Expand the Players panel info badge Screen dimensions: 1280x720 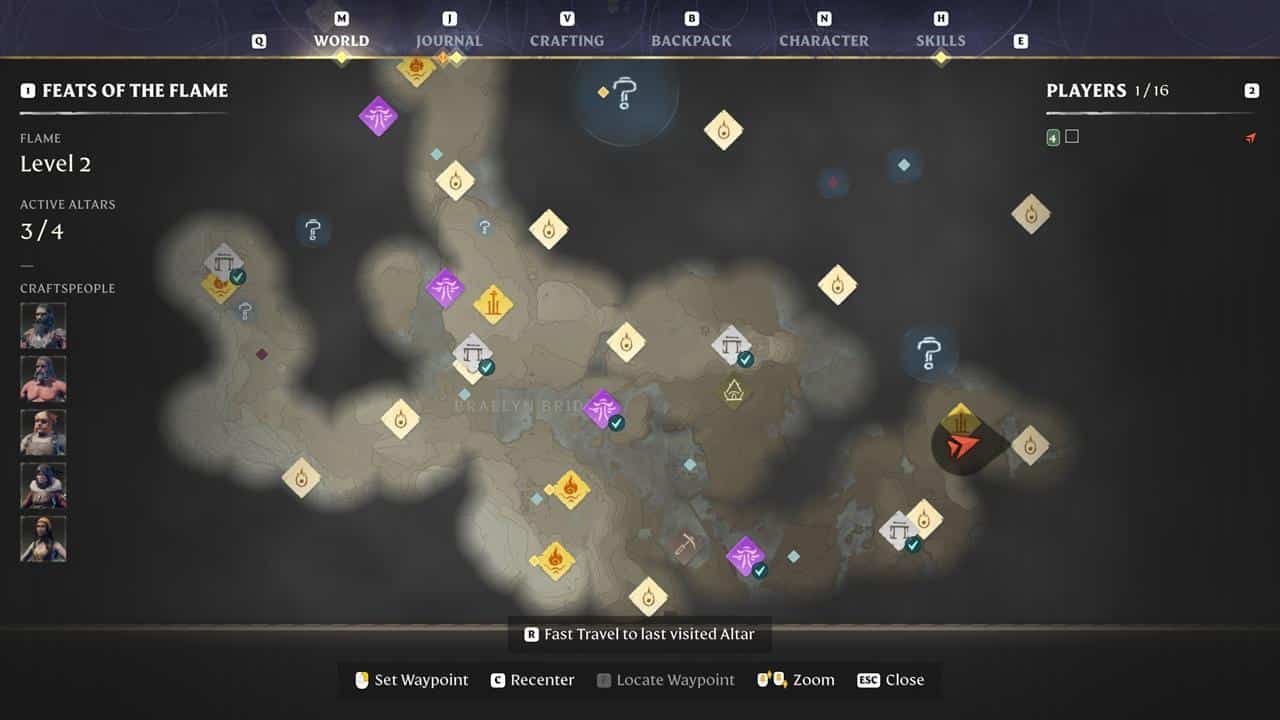1250,90
